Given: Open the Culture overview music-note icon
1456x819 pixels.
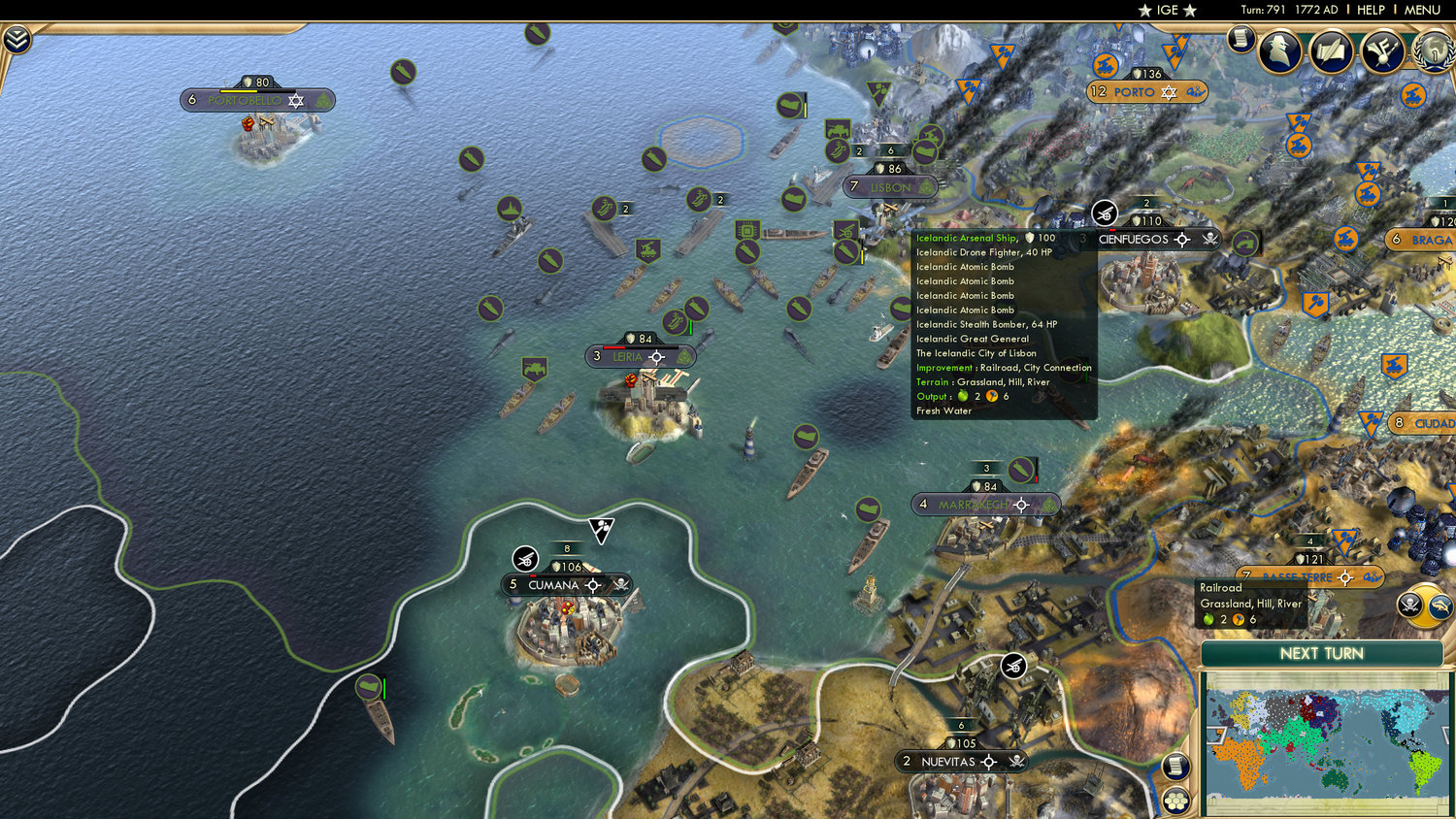Looking at the screenshot, I should (1382, 51).
